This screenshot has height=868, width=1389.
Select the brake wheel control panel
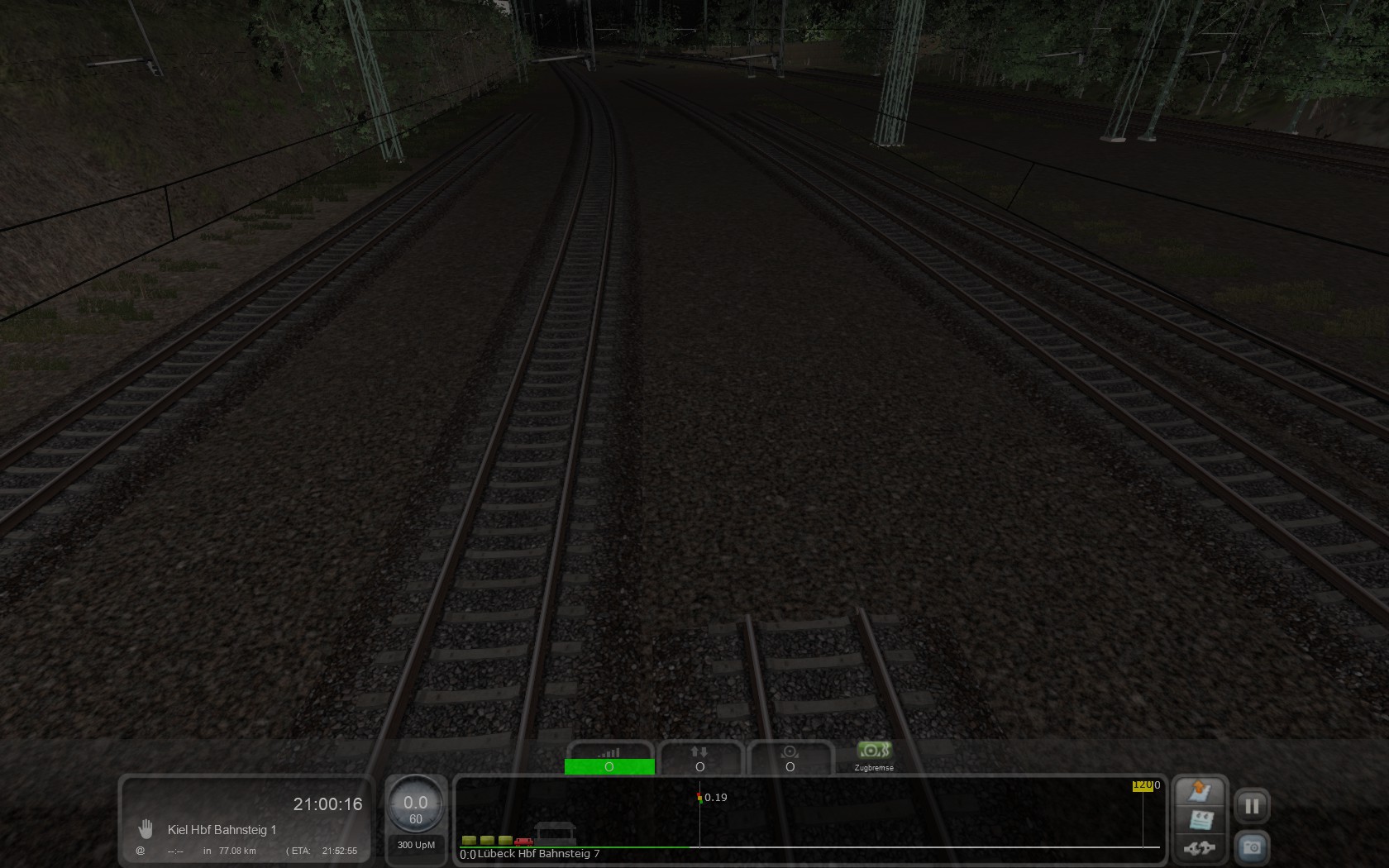(x=790, y=759)
